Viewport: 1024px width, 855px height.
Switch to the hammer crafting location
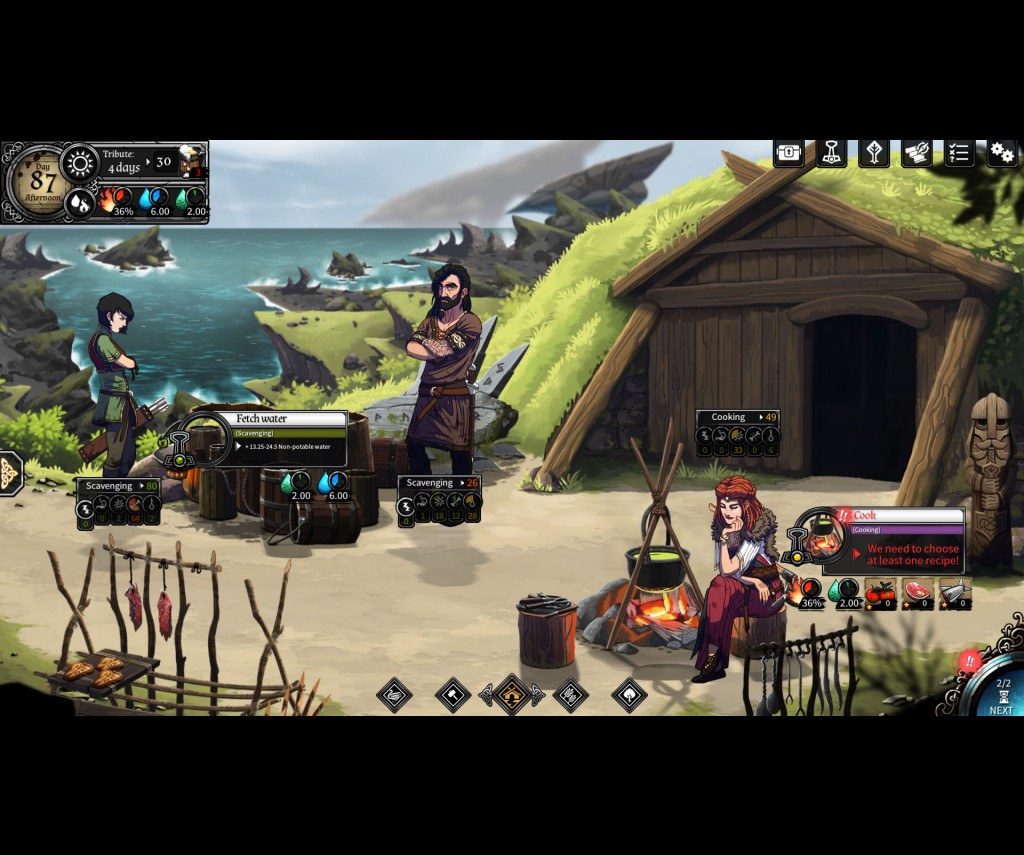pyautogui.click(x=453, y=694)
